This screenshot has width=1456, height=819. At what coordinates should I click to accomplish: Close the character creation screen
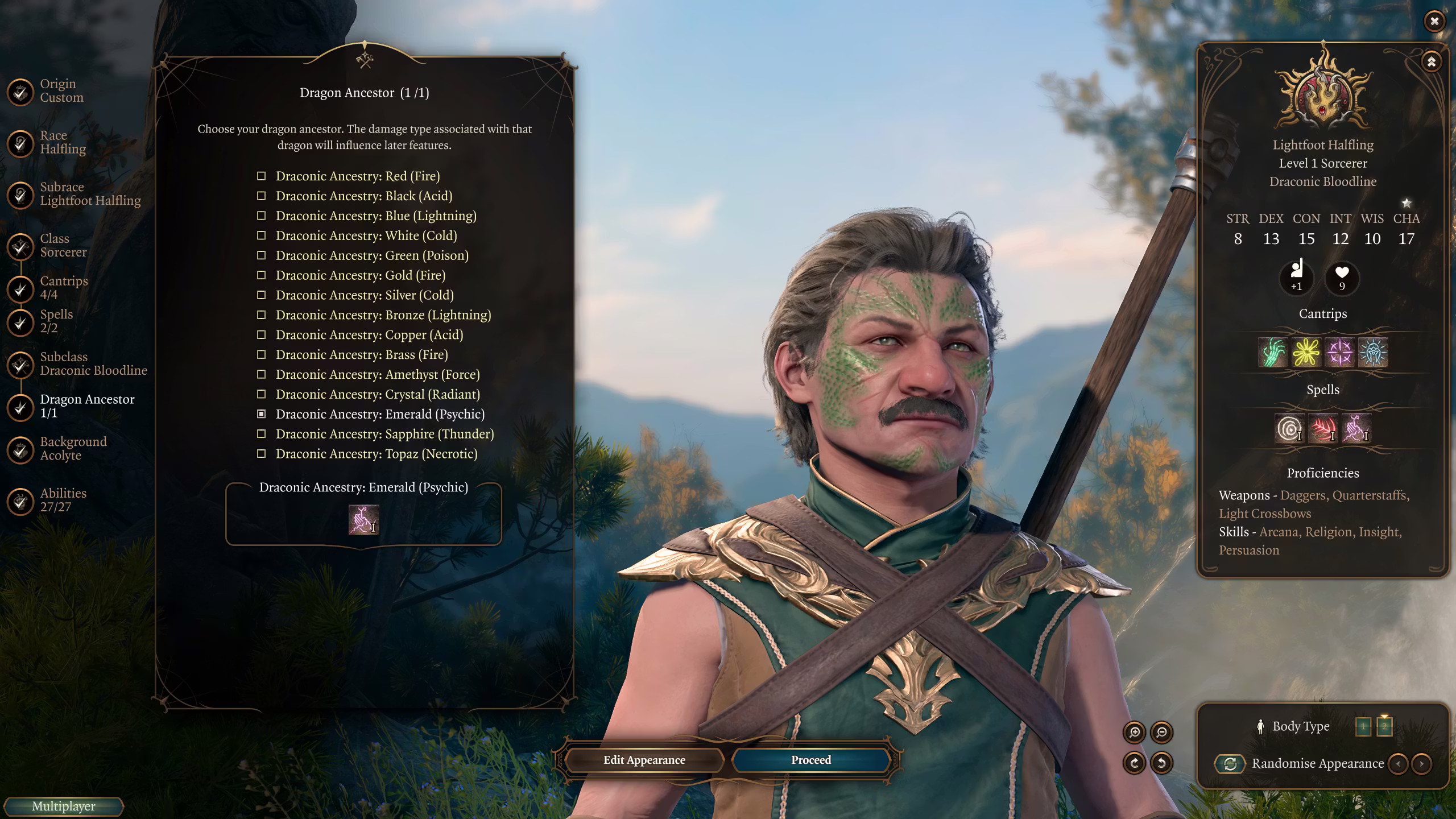[1434, 22]
